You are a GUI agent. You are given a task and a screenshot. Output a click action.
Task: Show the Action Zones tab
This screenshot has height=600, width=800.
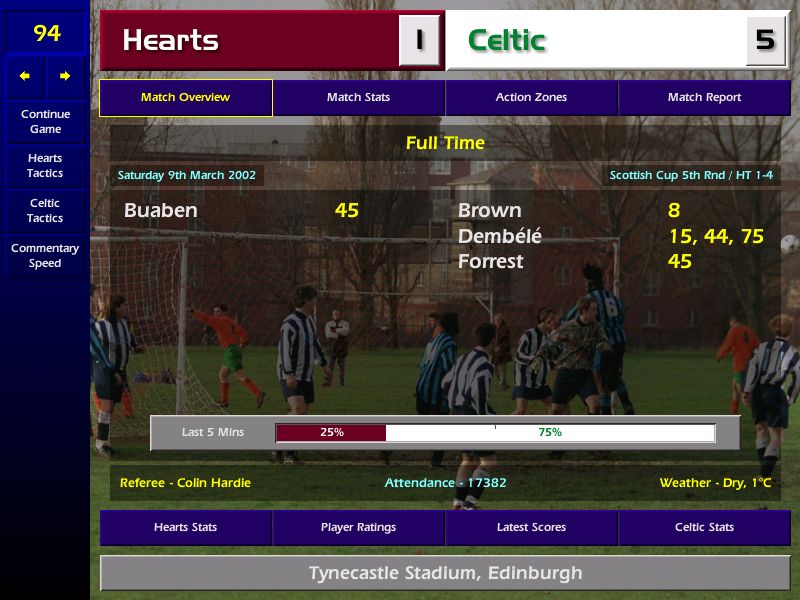tap(531, 98)
